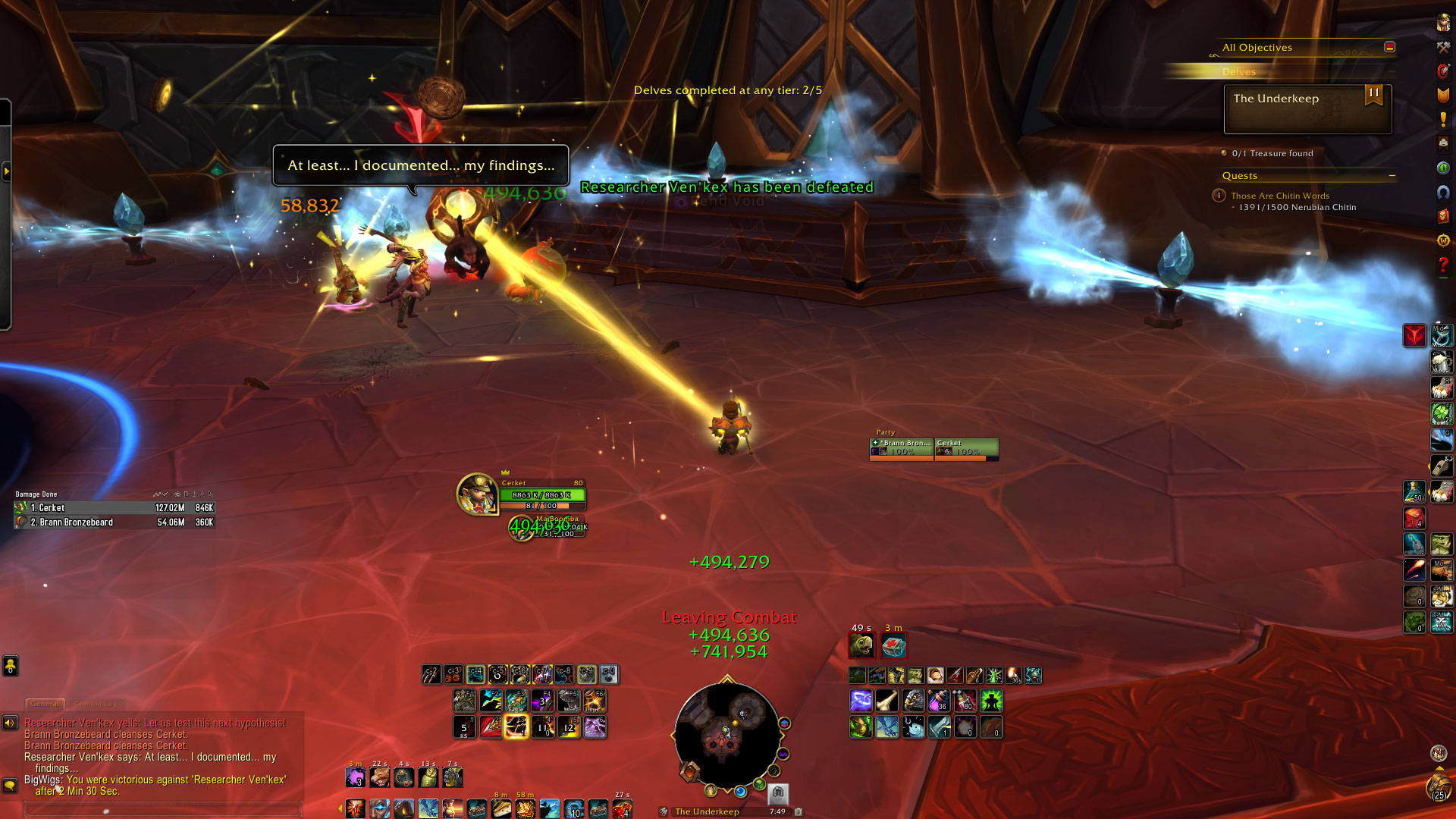
Task: Click the circular minimap
Action: (x=726, y=734)
